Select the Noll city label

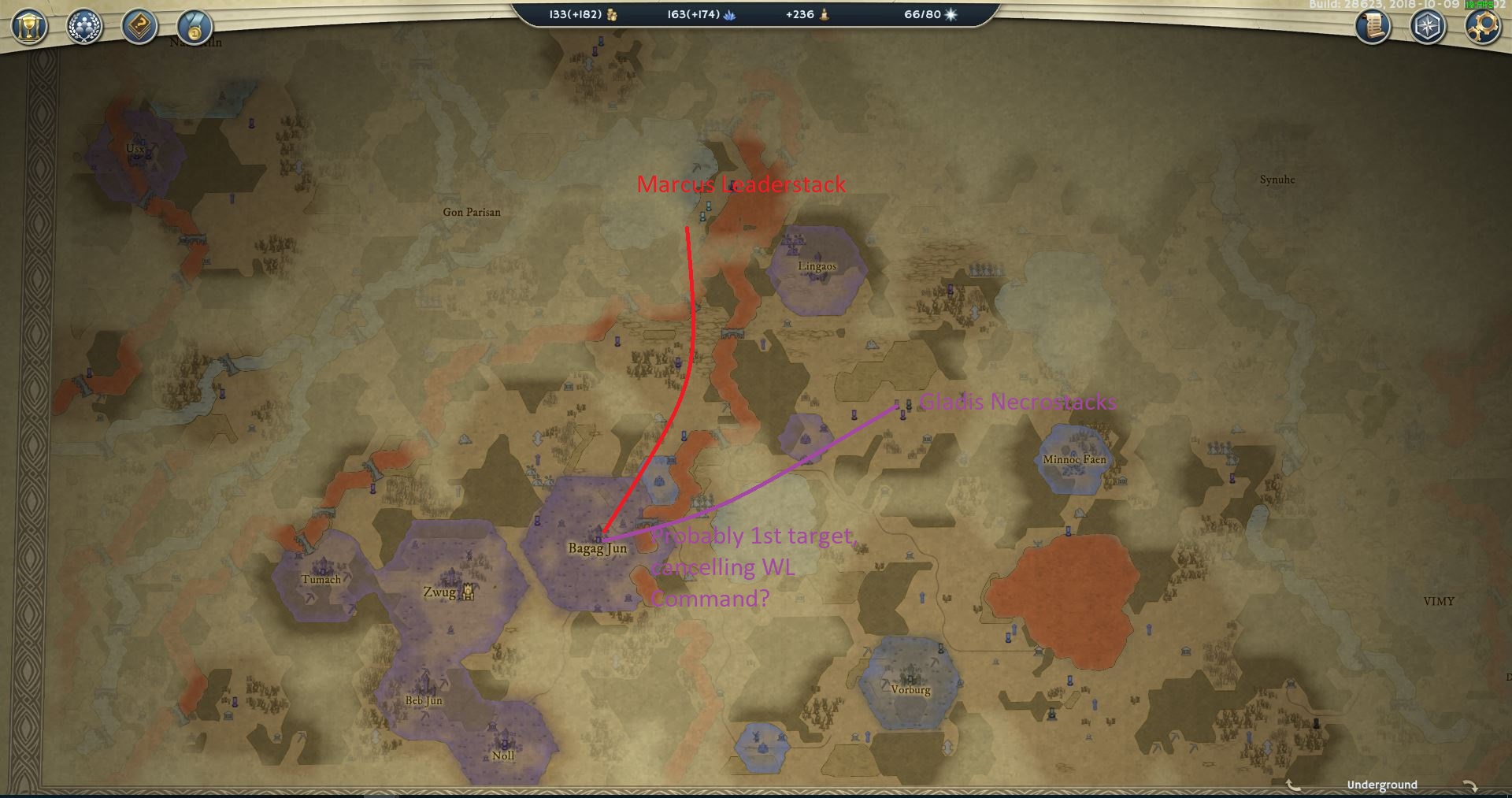tap(503, 755)
